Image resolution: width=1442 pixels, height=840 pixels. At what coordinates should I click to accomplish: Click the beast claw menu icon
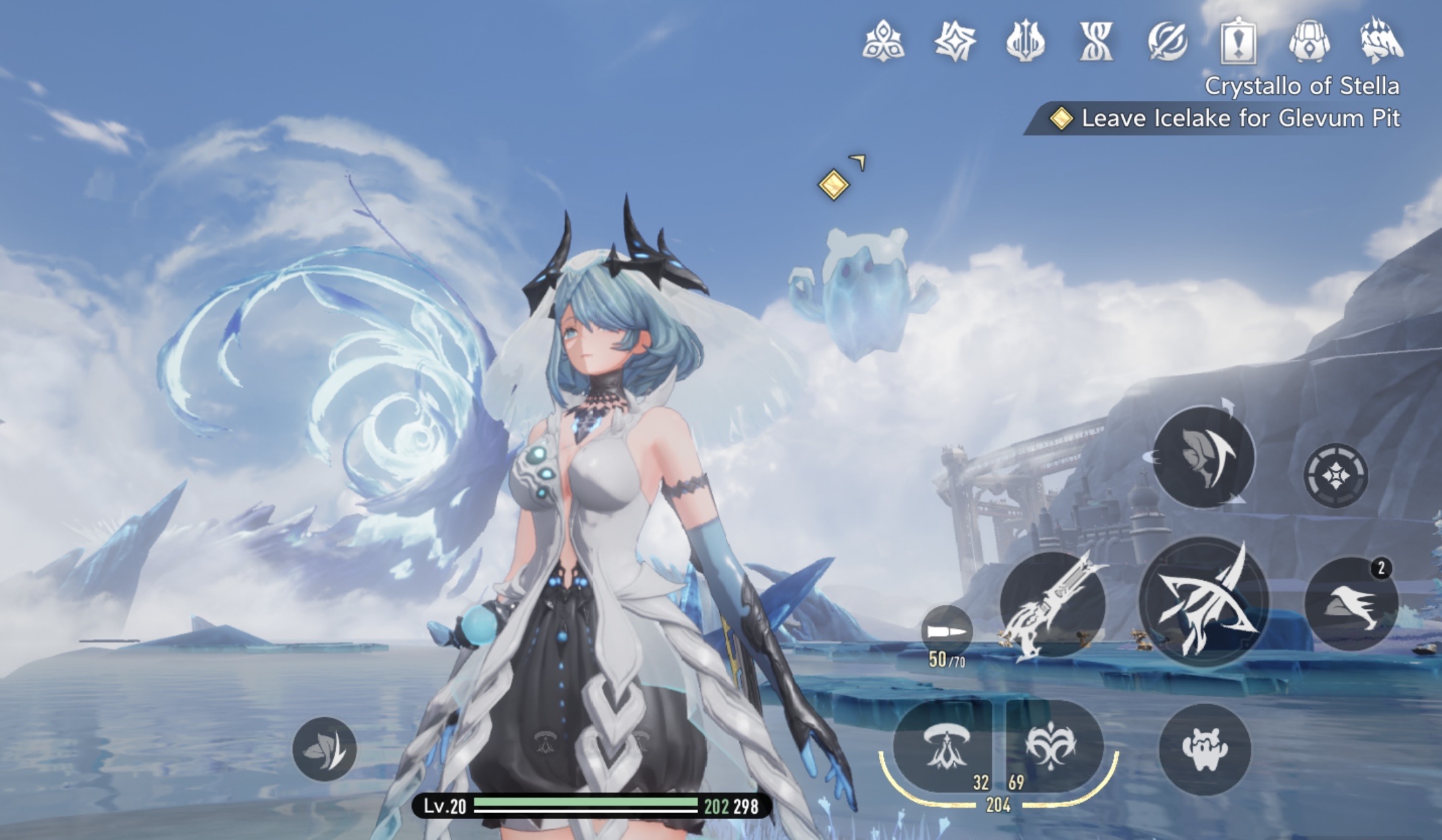click(x=1380, y=41)
